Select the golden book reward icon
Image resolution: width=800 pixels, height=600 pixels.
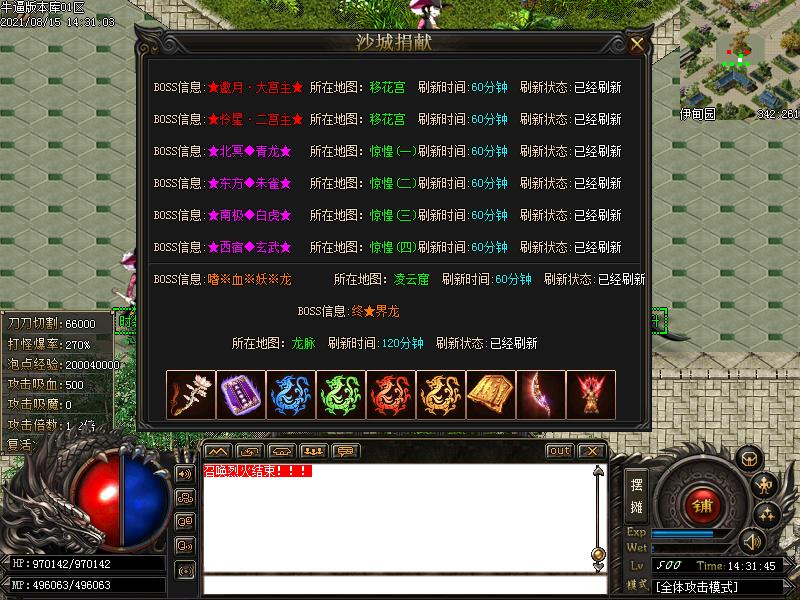pos(491,395)
